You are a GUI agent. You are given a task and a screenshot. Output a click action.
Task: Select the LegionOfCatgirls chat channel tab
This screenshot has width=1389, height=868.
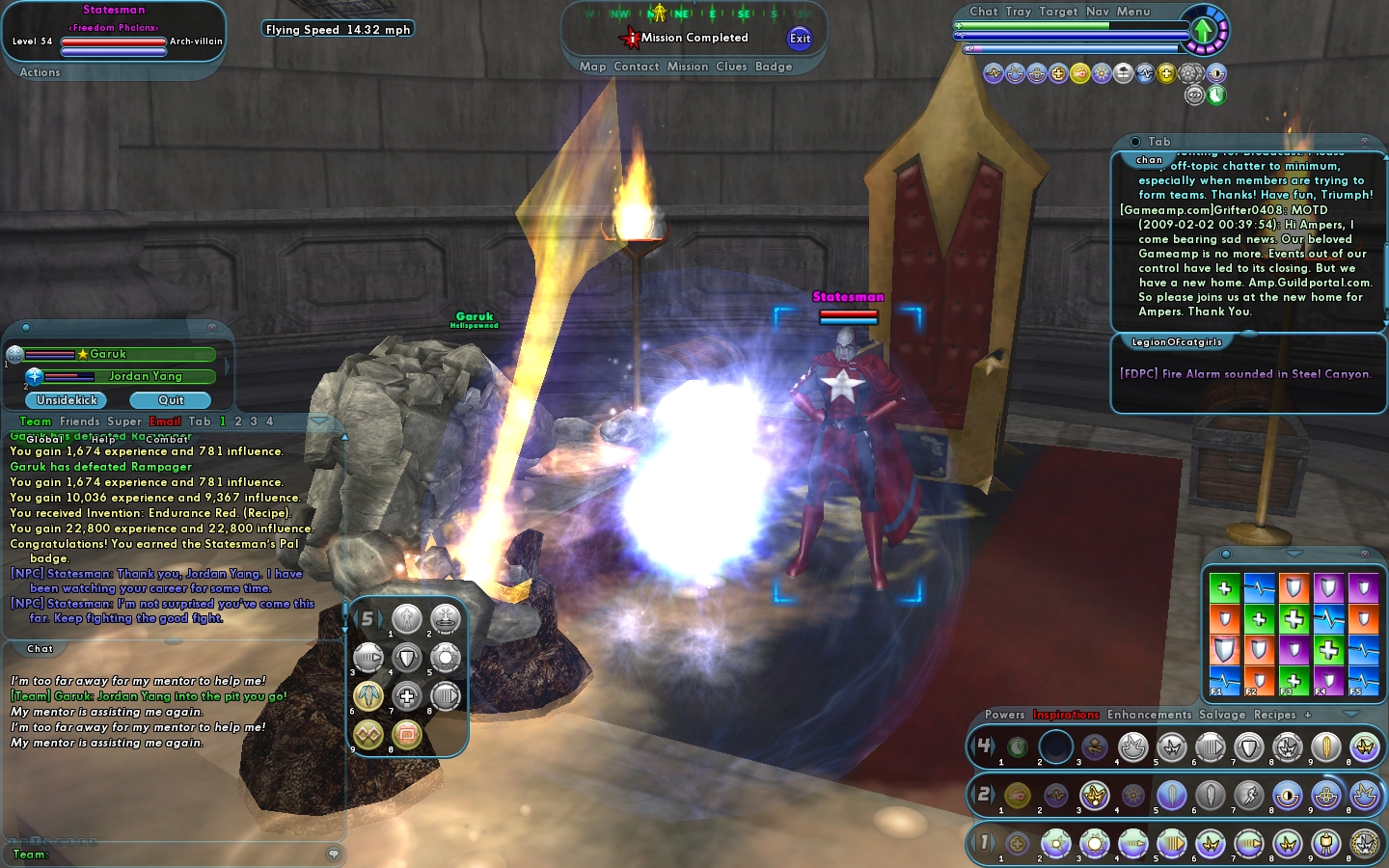[1176, 342]
